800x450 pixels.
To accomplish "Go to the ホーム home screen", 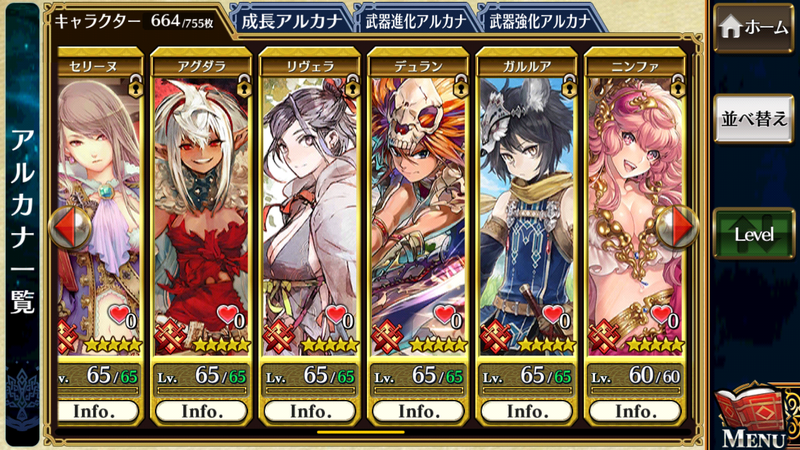I will pyautogui.click(x=754, y=28).
